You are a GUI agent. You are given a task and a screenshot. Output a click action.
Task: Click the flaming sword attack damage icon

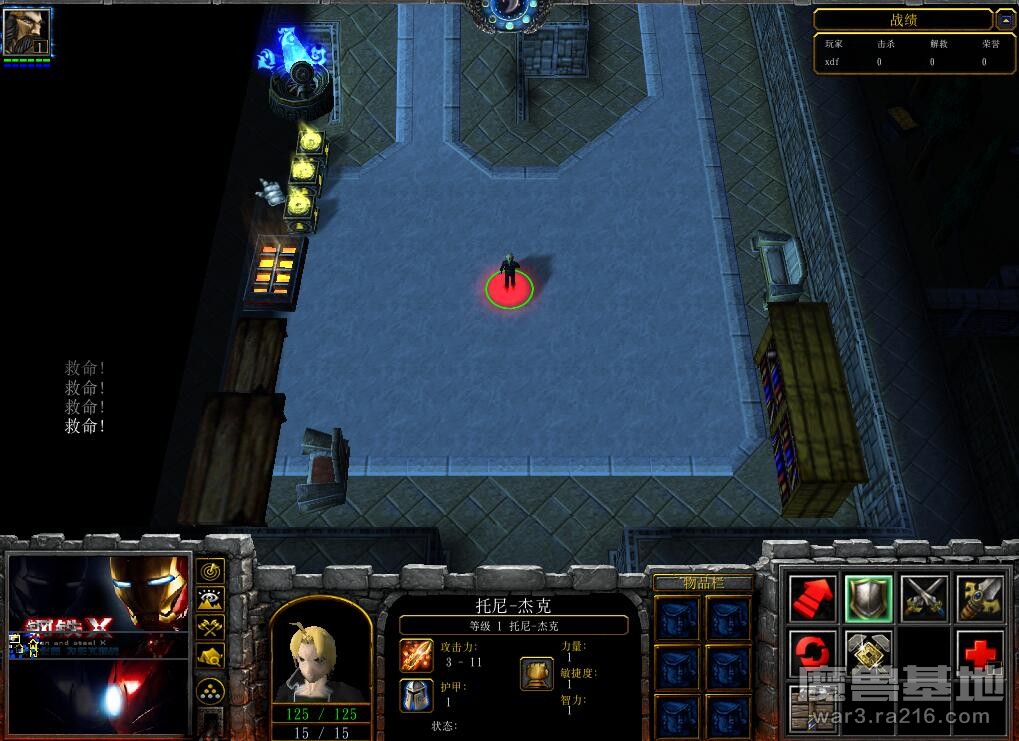[416, 656]
